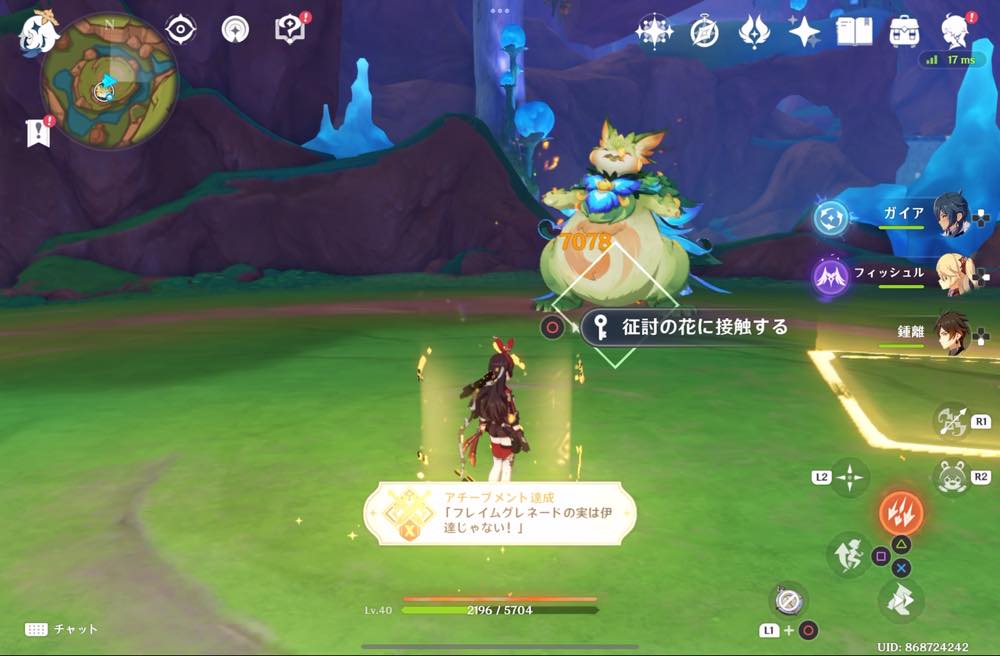
Task: Use the Baron Bunny elemental skill
Action: 948,477
